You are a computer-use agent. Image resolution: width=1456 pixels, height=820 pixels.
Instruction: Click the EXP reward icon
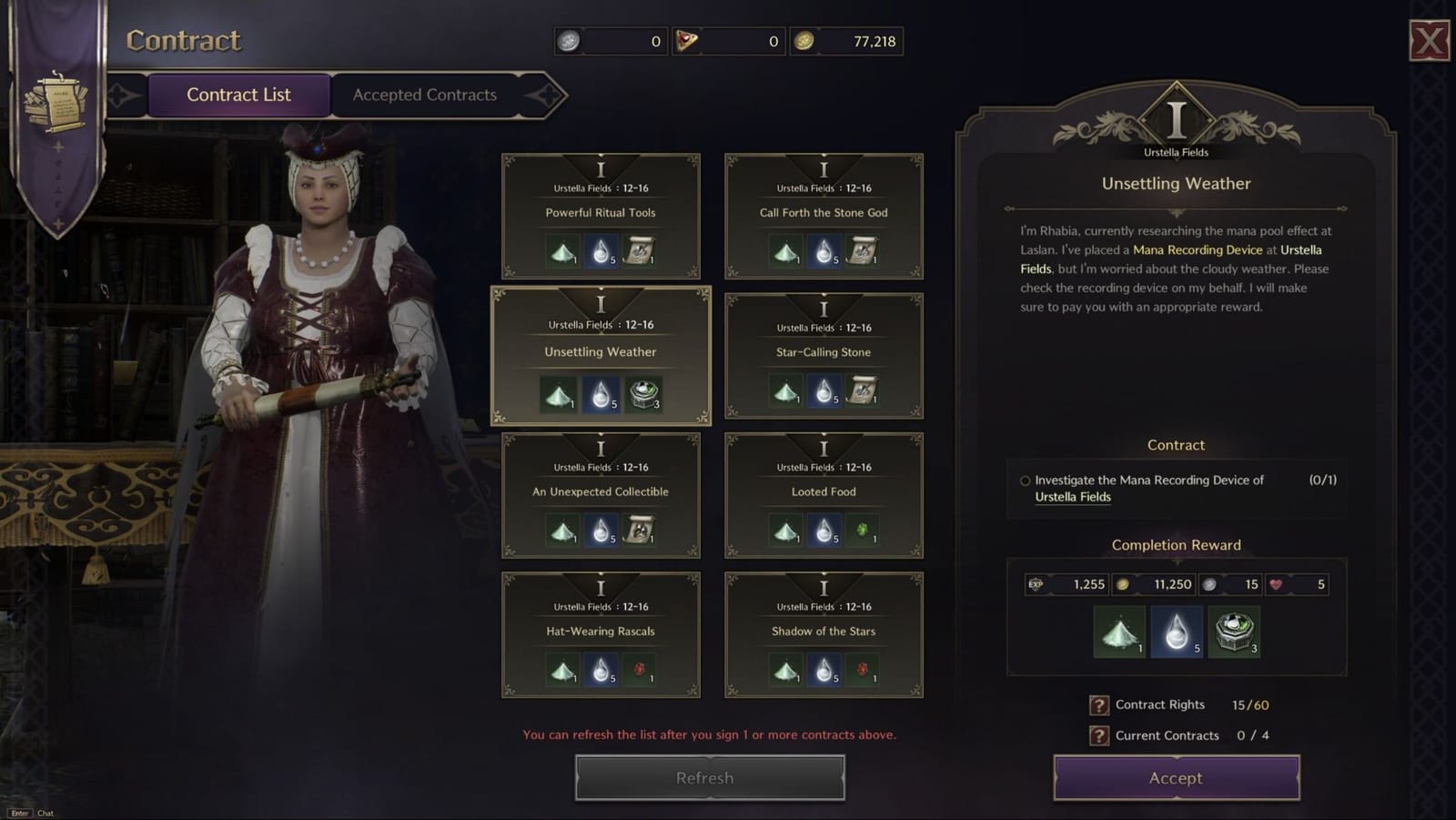pos(1037,584)
